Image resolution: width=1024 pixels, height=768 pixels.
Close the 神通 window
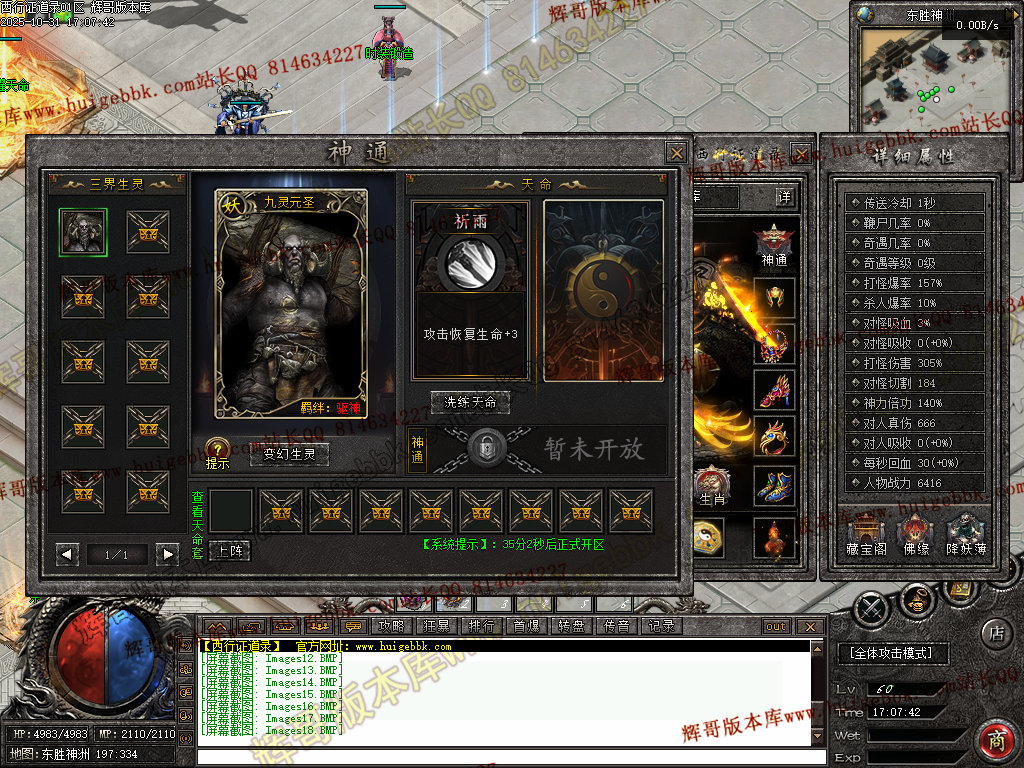[x=677, y=153]
